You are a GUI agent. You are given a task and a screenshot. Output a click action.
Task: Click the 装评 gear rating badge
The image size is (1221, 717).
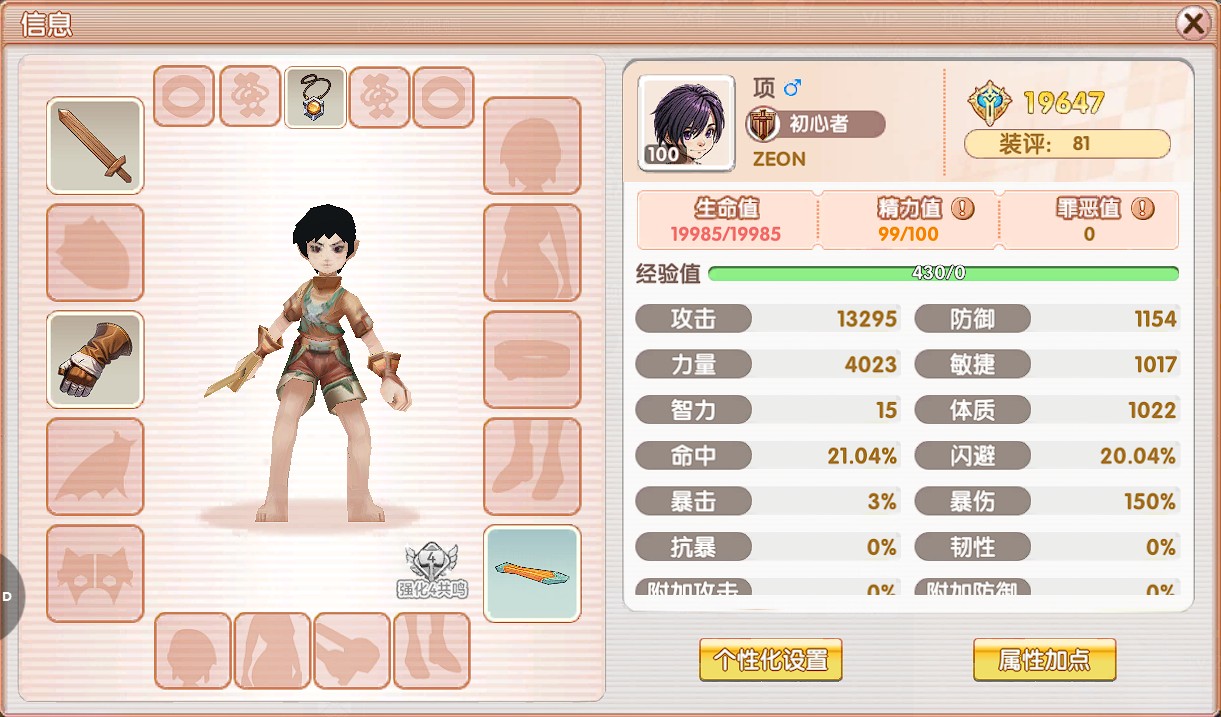tap(1067, 144)
